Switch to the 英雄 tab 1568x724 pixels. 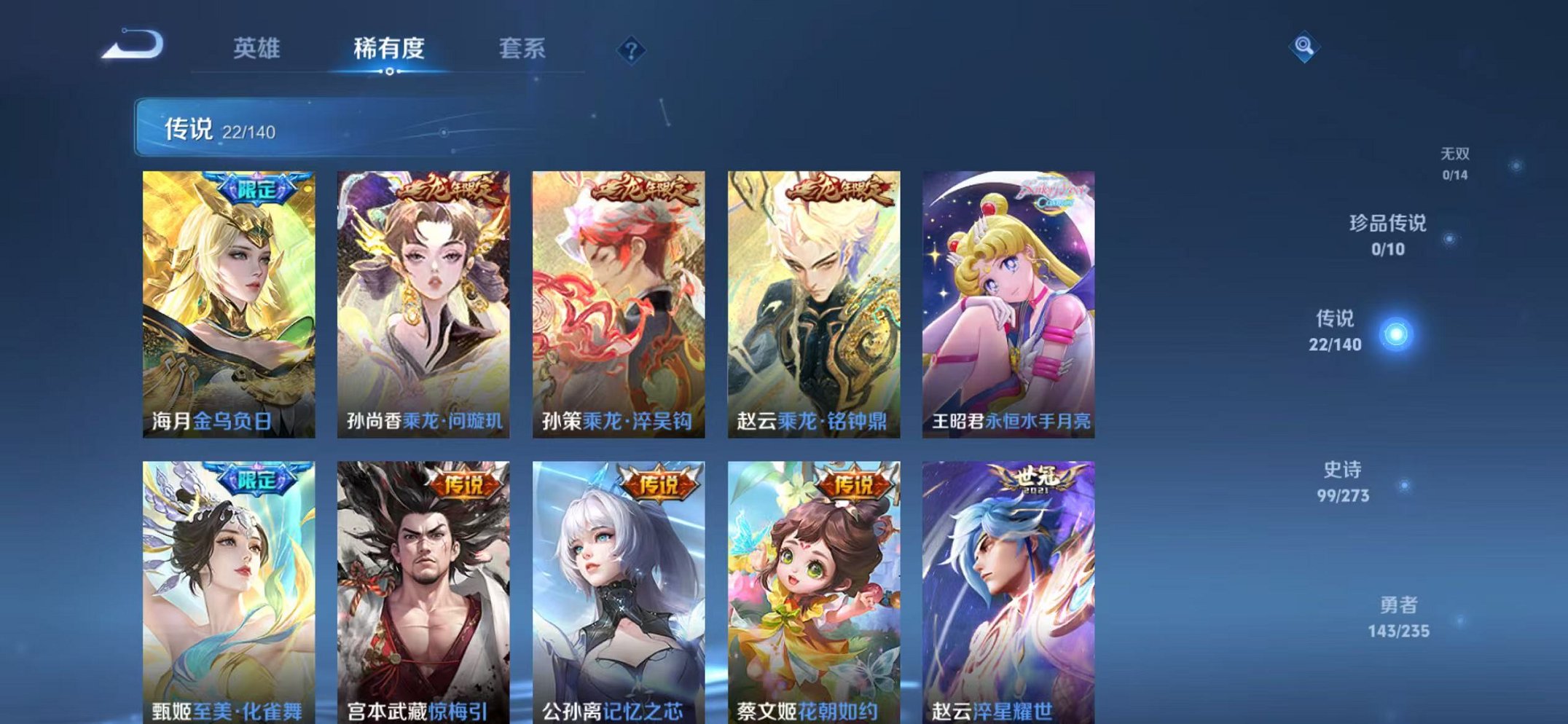tap(259, 47)
